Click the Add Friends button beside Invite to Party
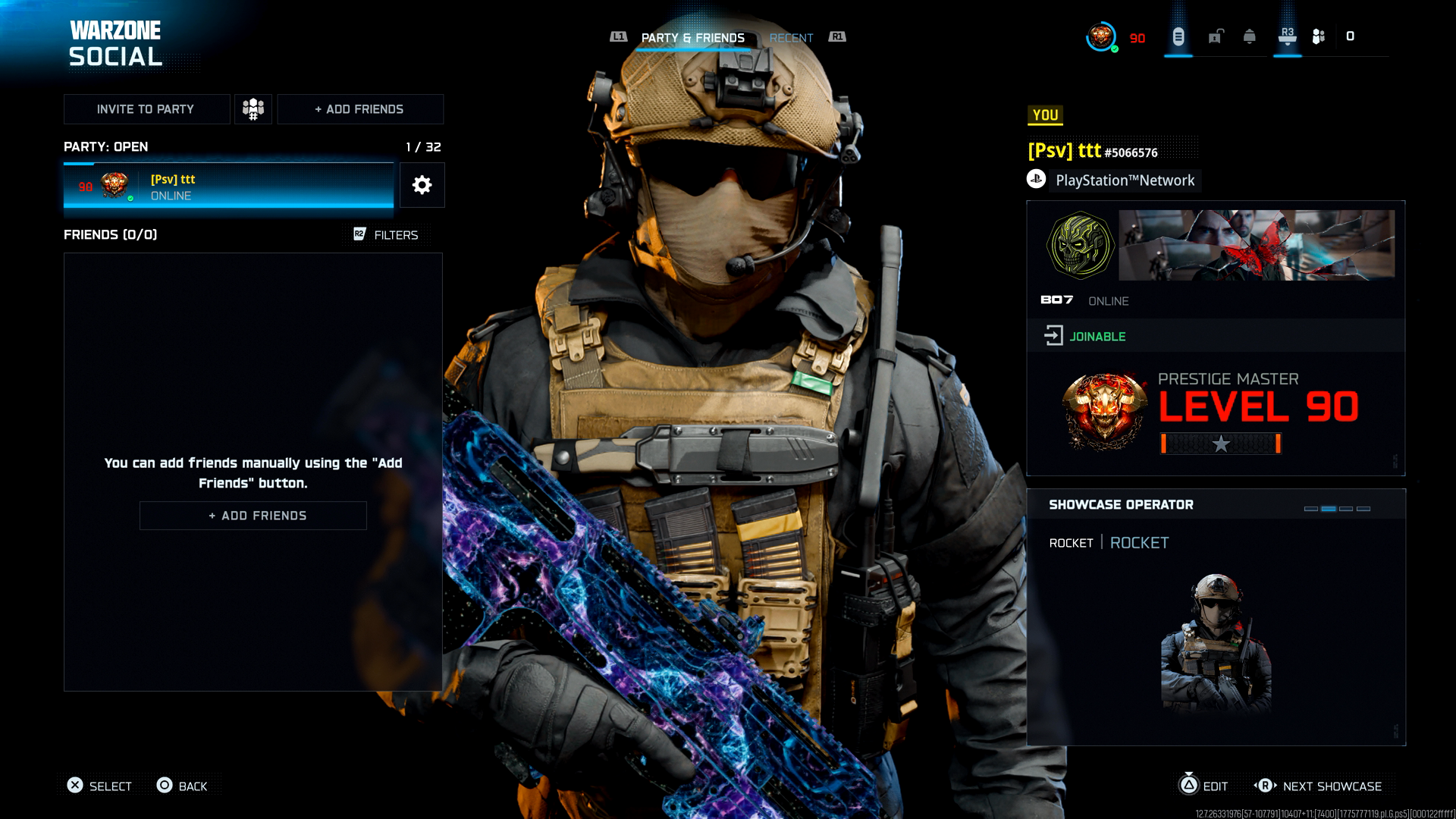The width and height of the screenshot is (1456, 819). pos(360,109)
